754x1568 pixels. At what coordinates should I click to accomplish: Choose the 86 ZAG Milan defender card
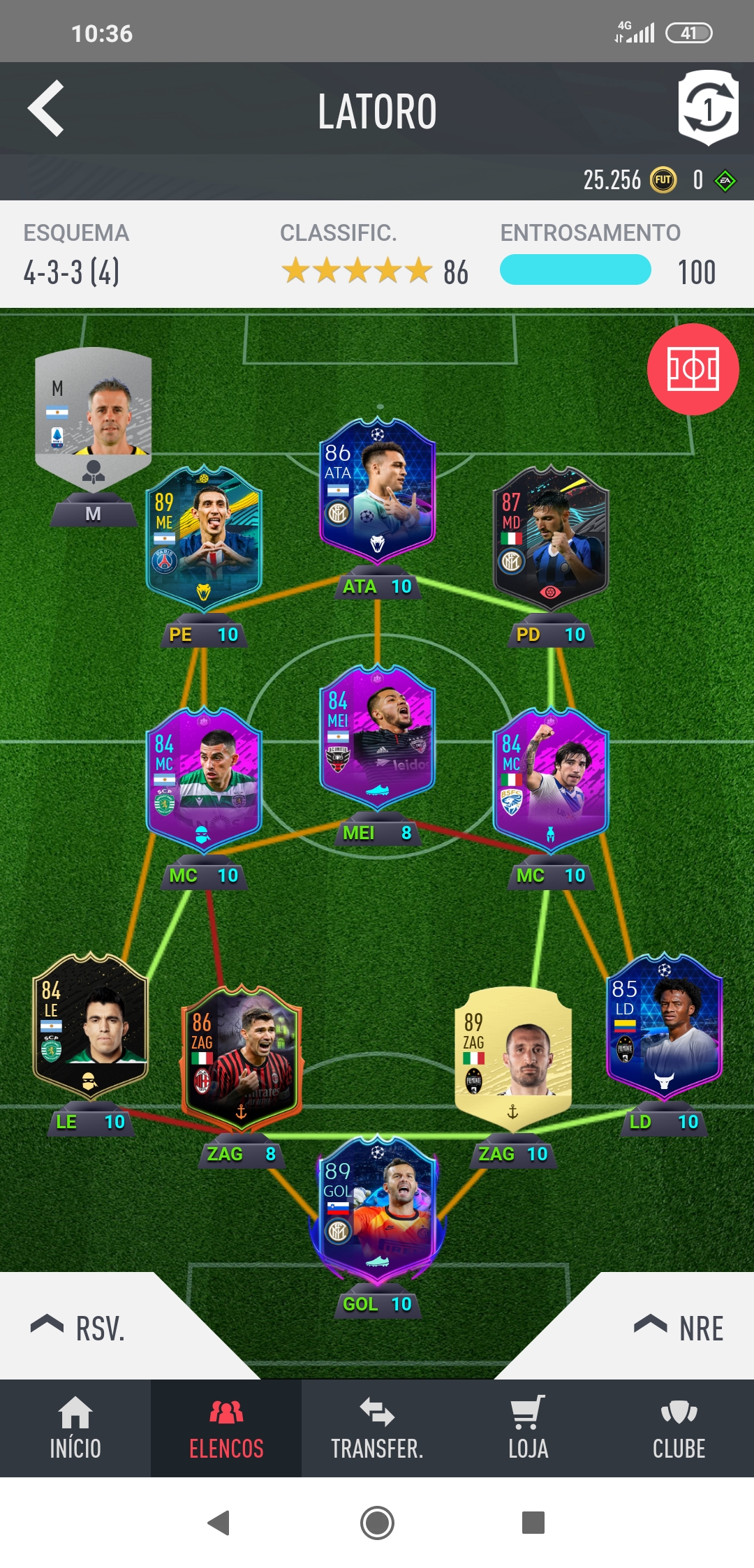[242, 1058]
